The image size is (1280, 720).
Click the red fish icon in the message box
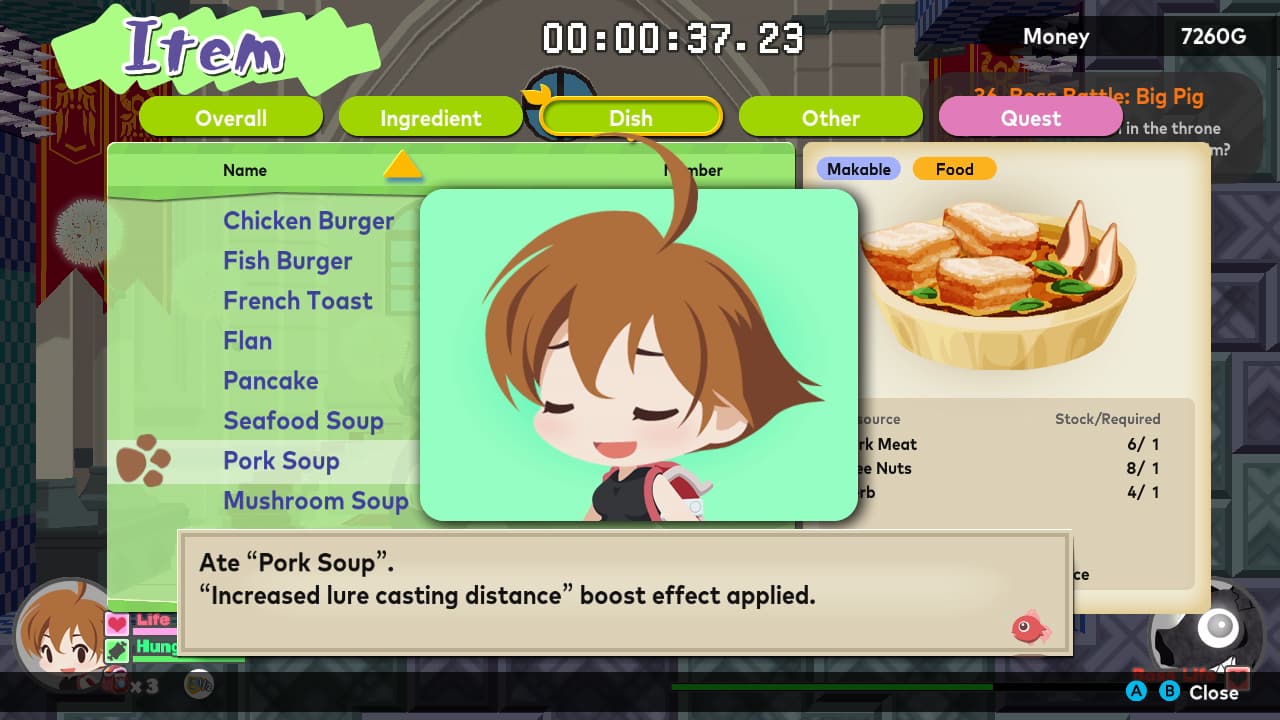1030,629
